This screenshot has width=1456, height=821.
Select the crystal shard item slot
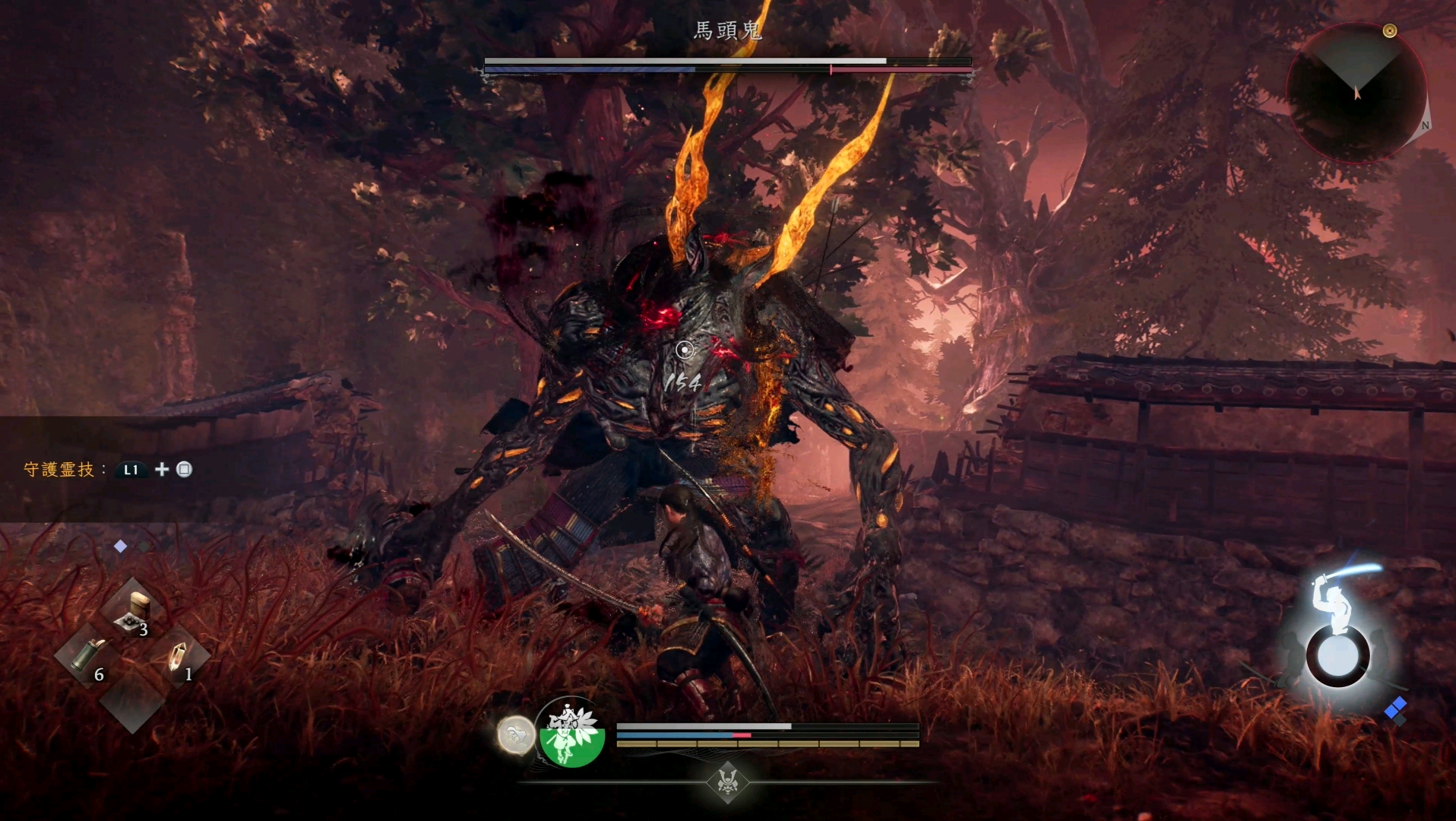pos(178,655)
